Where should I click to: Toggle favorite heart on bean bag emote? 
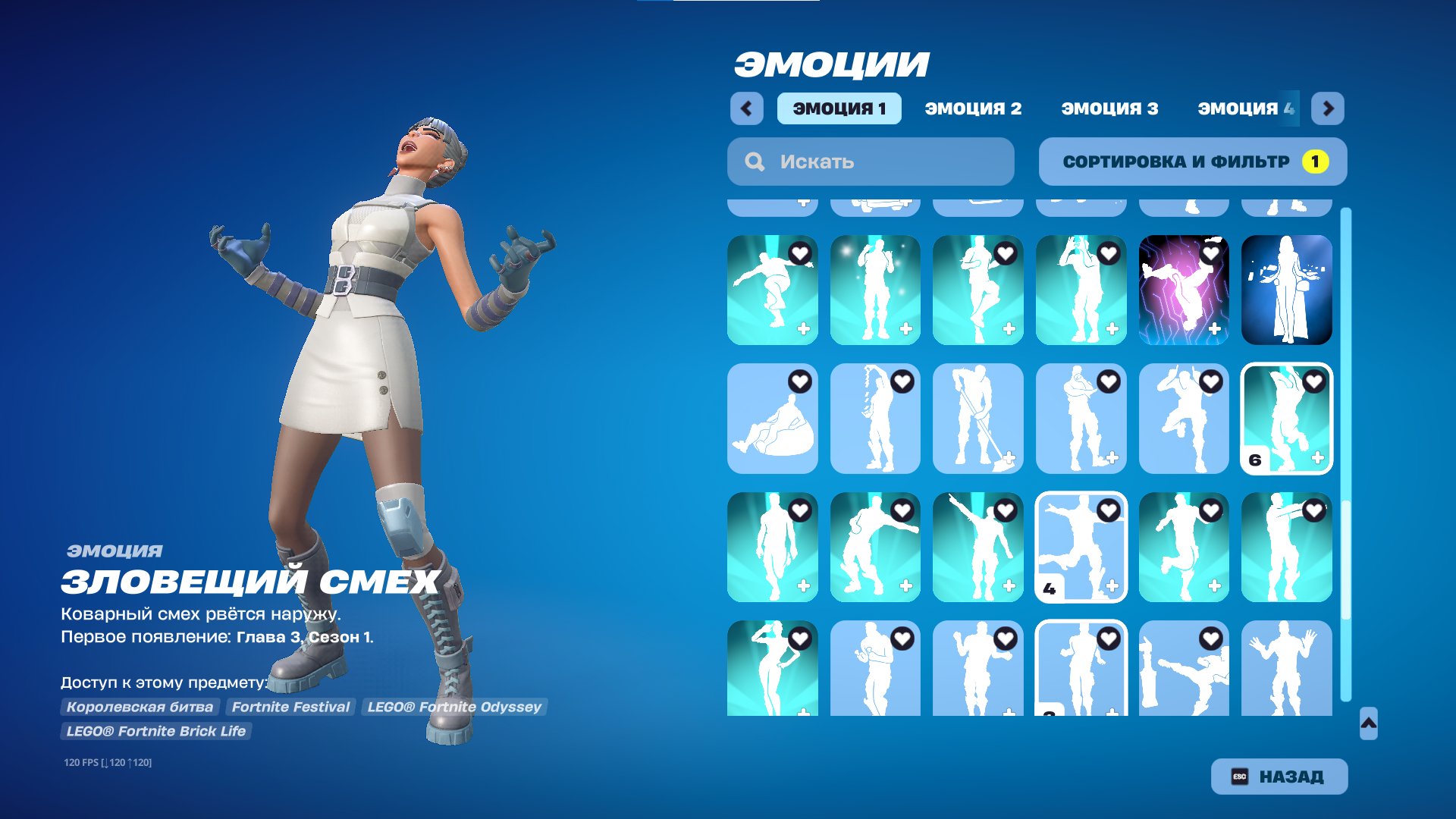click(800, 381)
